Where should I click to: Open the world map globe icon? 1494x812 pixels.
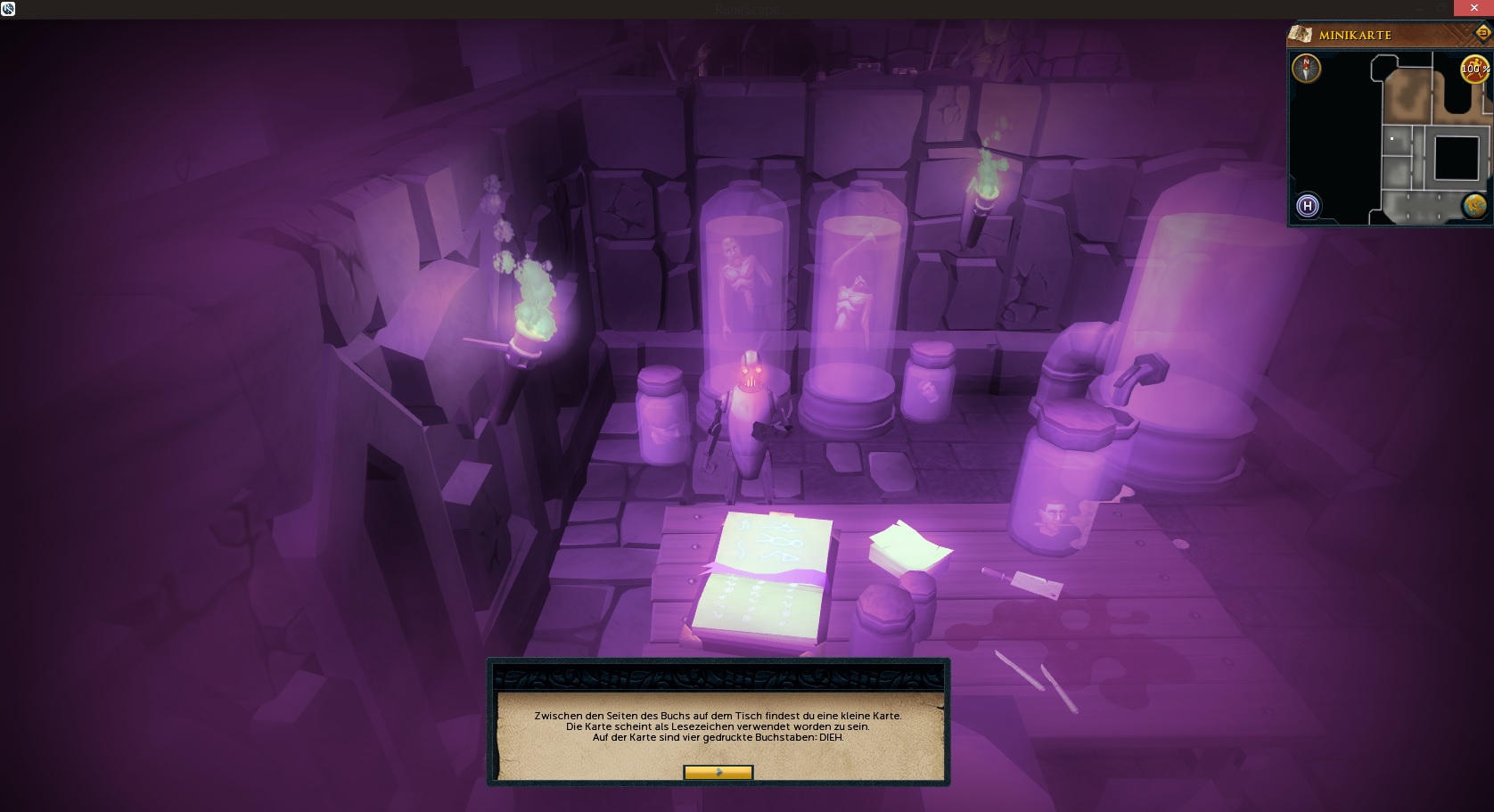pos(1473,206)
